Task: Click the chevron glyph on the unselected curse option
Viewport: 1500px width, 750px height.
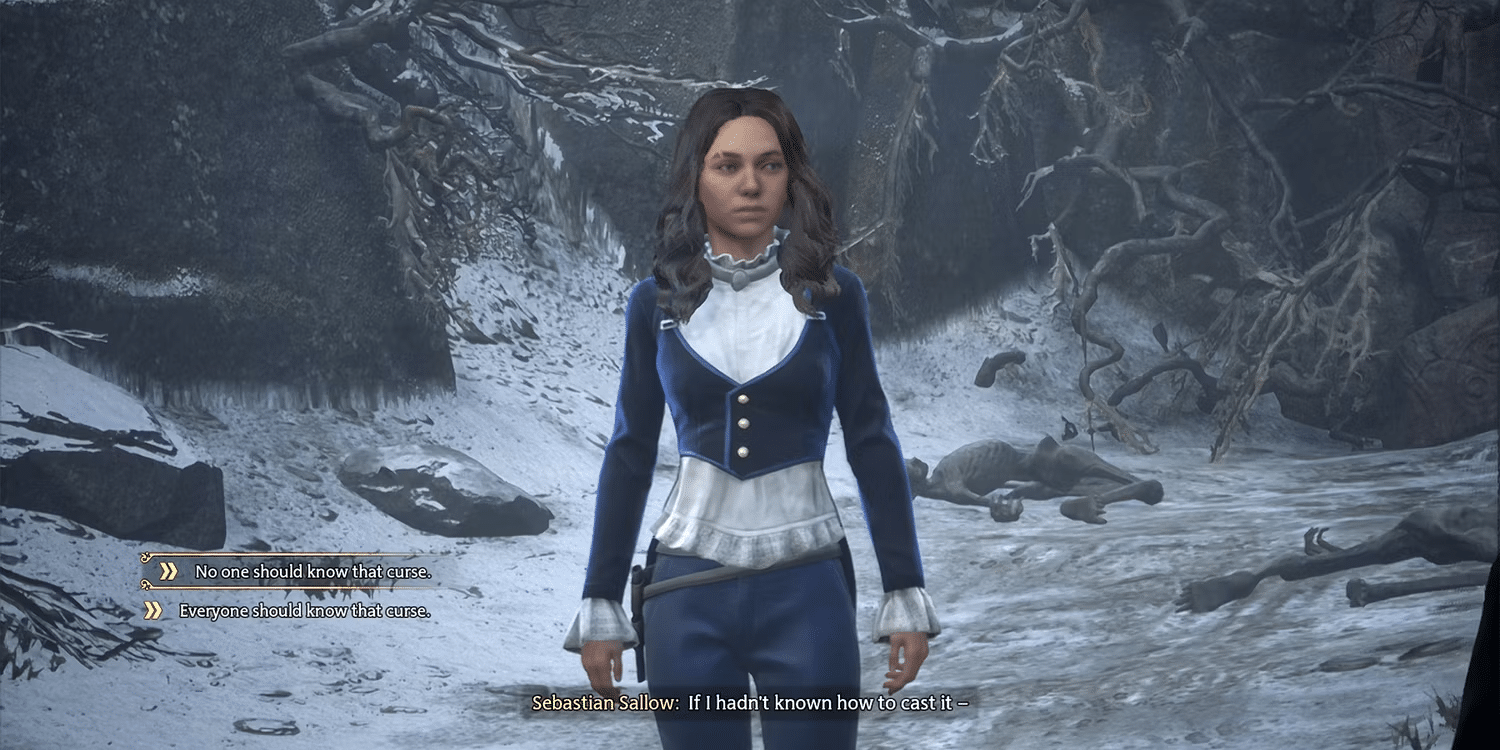Action: pyautogui.click(x=153, y=608)
